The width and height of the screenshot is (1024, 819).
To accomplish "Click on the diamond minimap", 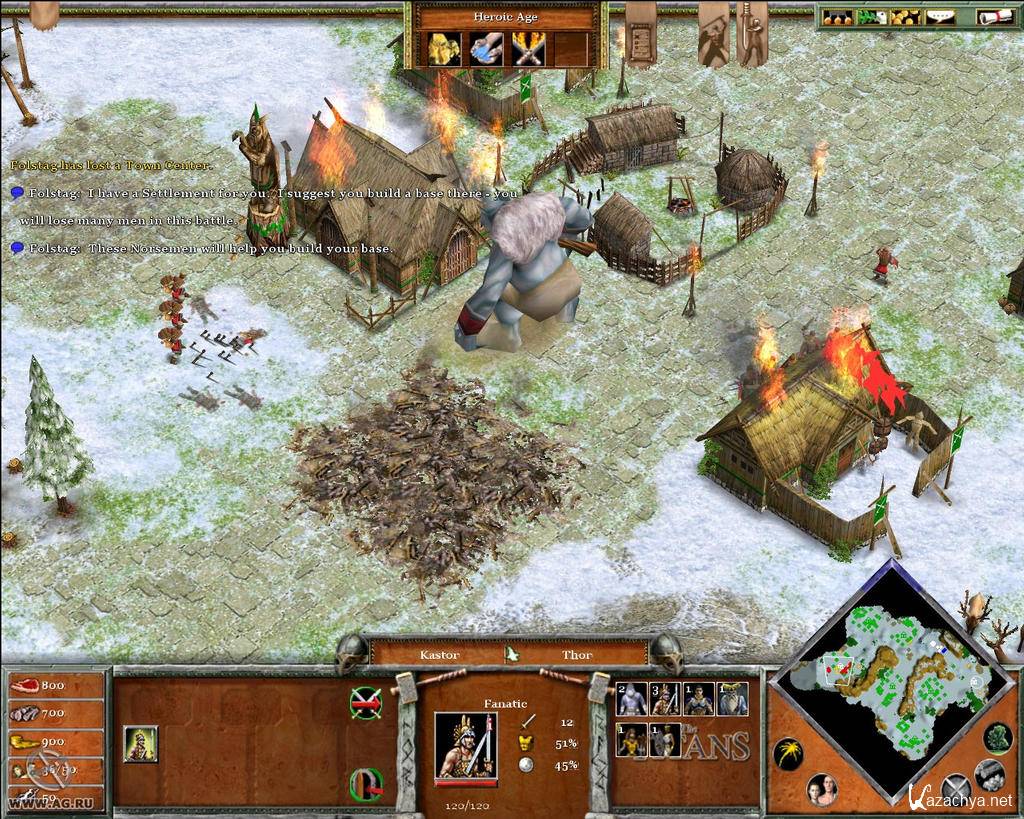I will tap(890, 680).
